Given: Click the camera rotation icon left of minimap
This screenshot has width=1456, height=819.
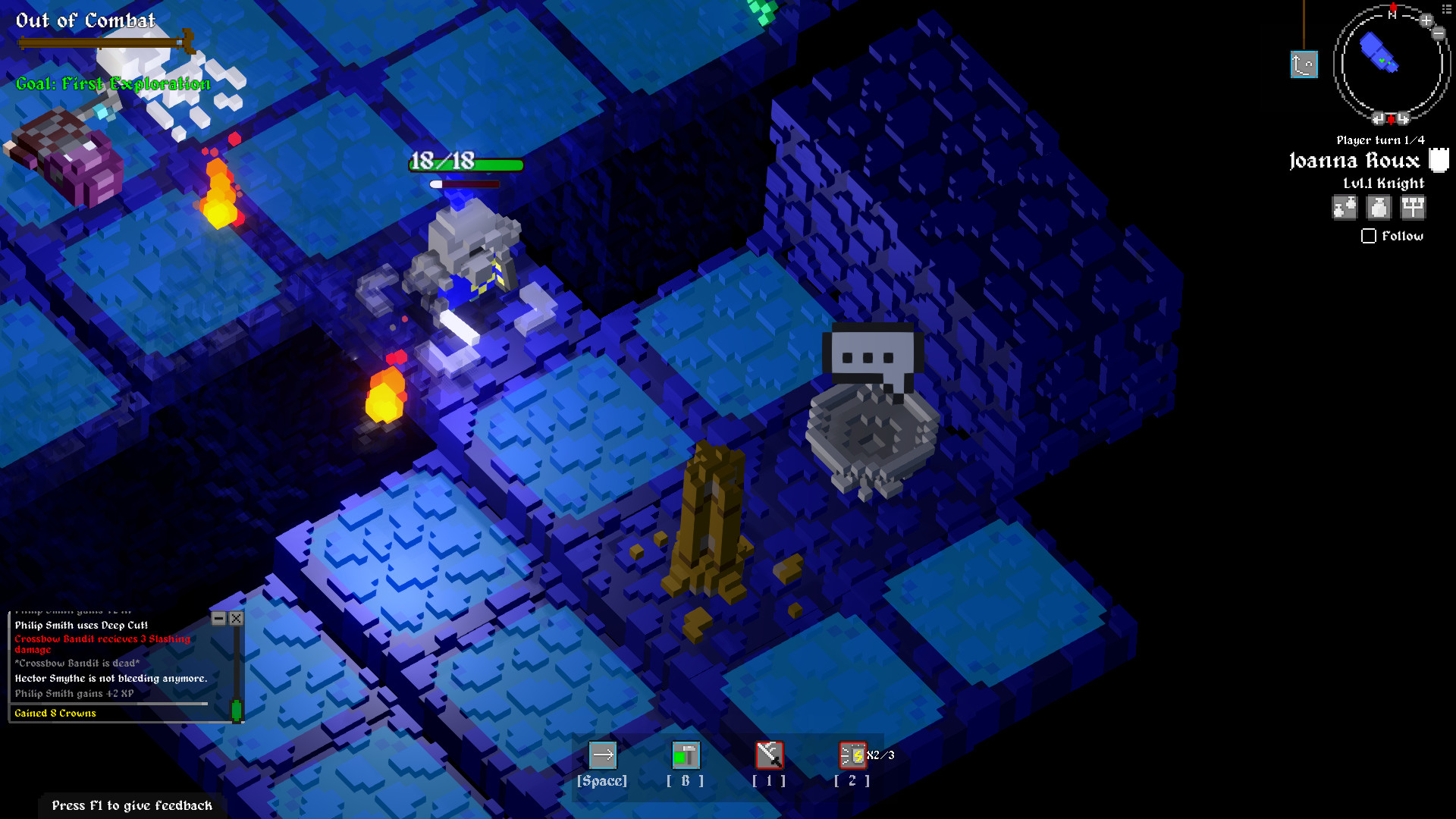Looking at the screenshot, I should 1304,65.
